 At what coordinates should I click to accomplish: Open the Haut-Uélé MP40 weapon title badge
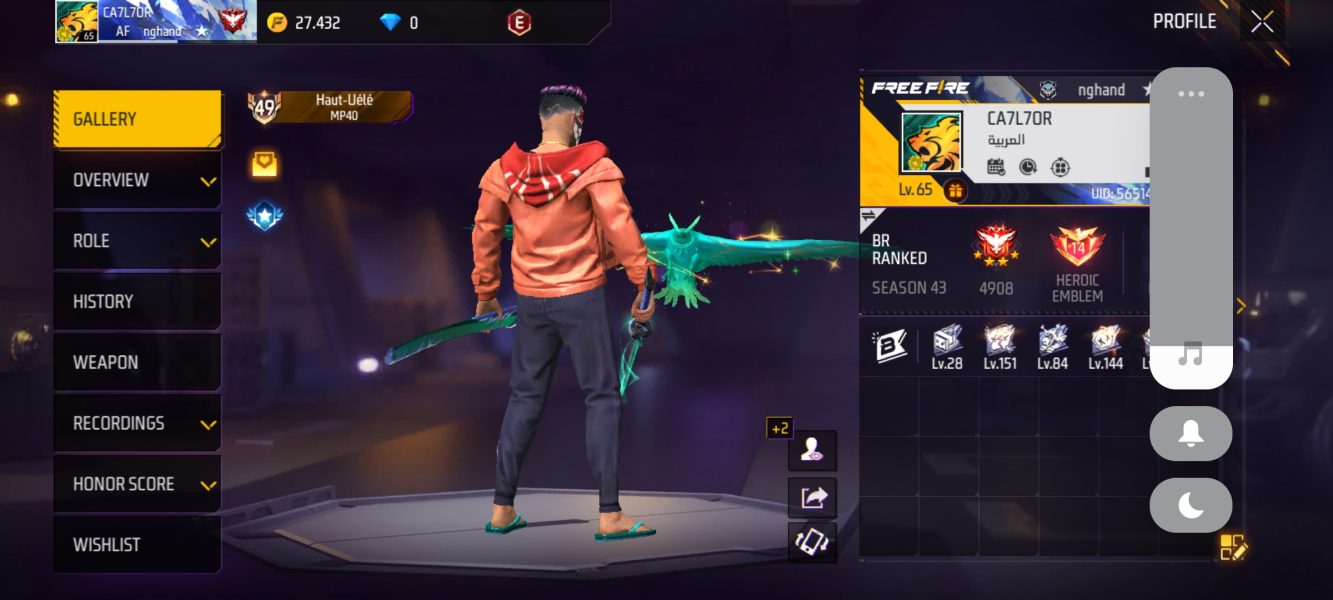coord(330,106)
